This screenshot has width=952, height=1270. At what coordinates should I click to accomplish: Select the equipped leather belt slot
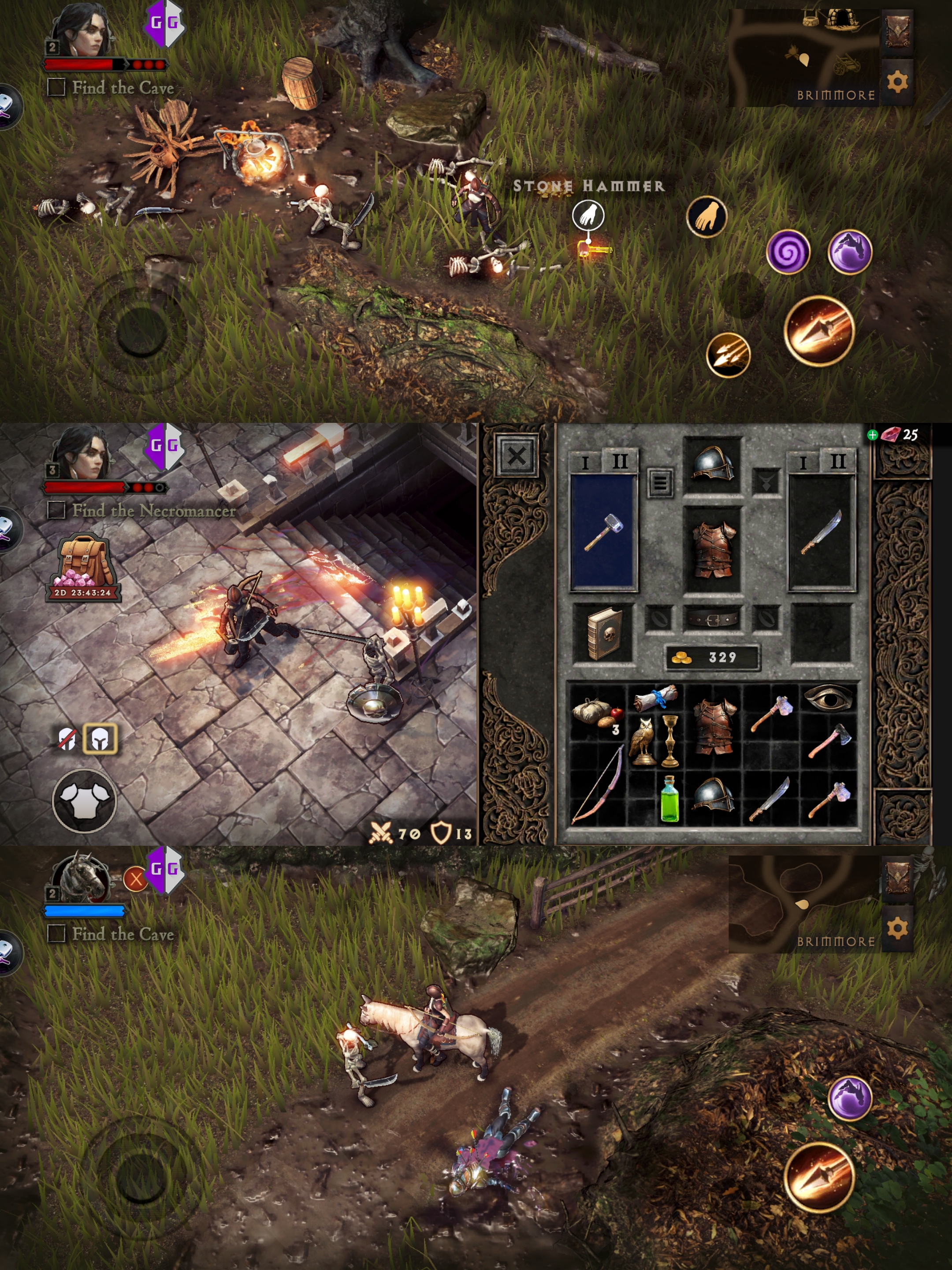[x=712, y=620]
